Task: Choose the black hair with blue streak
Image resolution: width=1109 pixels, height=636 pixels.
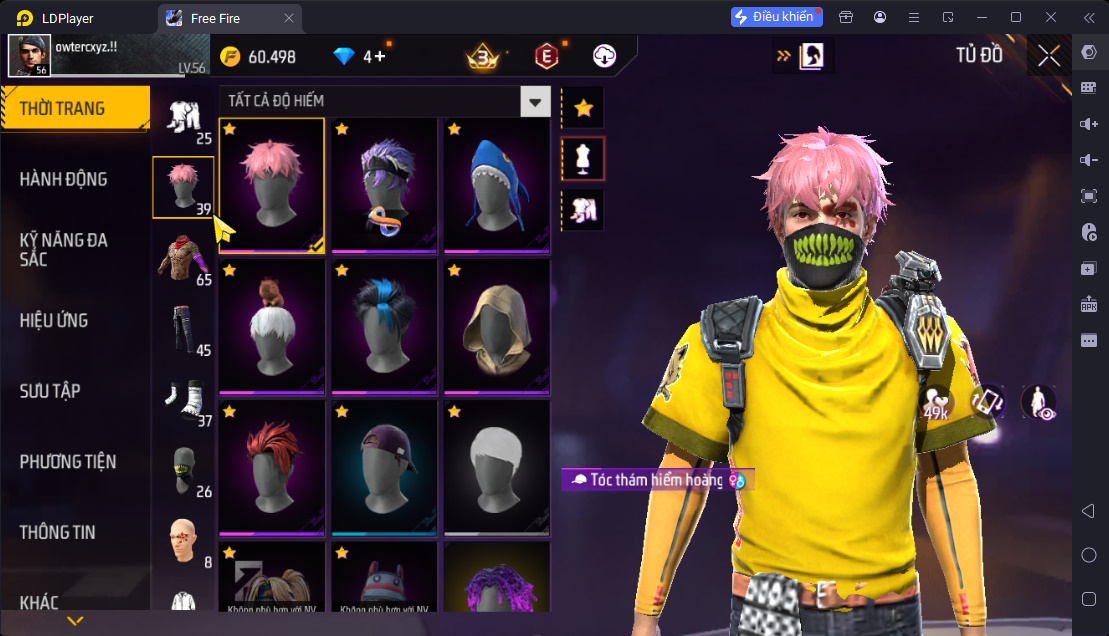Action: [384, 325]
